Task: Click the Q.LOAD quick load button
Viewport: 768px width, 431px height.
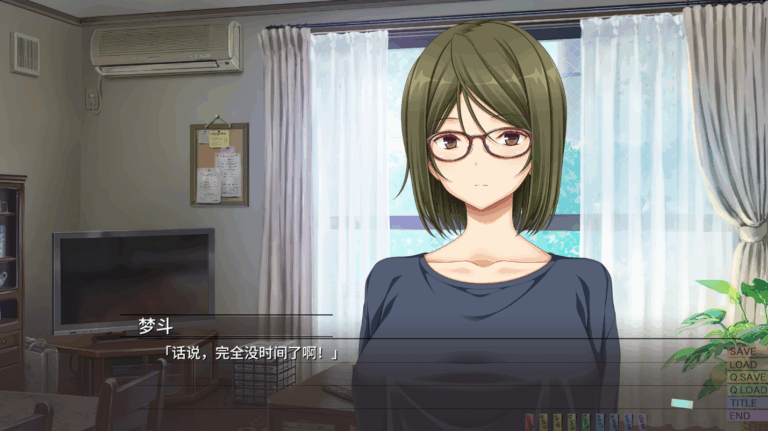Action: 746,390
